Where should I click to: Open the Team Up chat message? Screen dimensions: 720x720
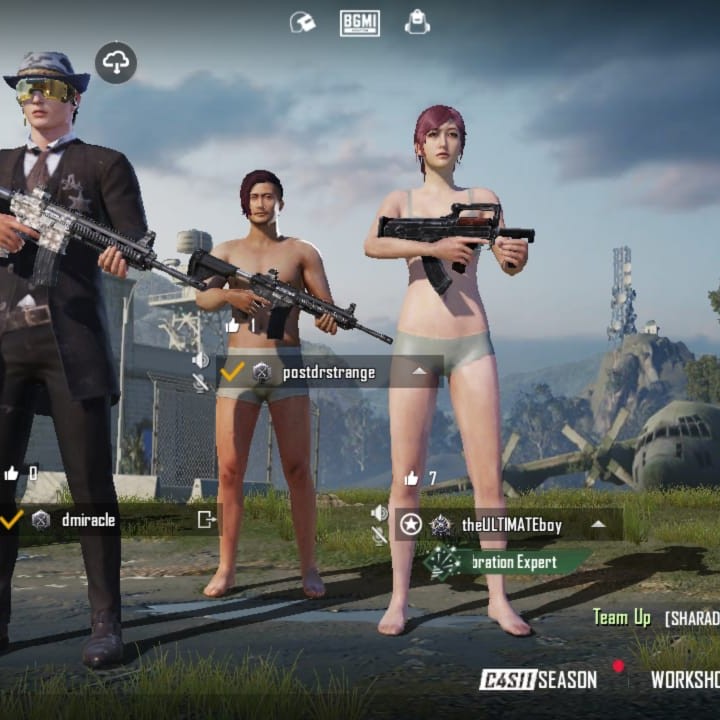tap(655, 617)
